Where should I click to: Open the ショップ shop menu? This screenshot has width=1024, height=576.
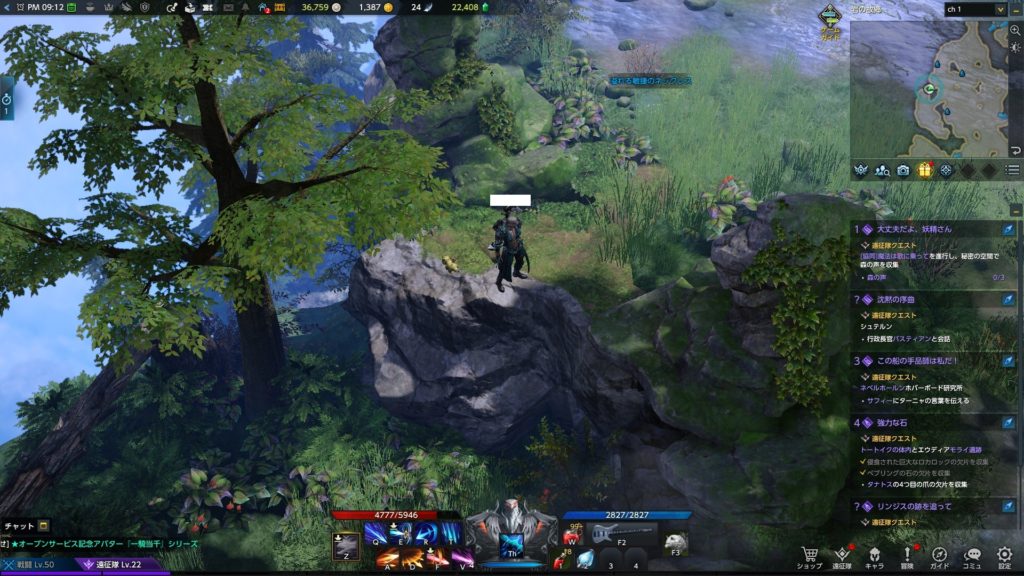point(809,555)
